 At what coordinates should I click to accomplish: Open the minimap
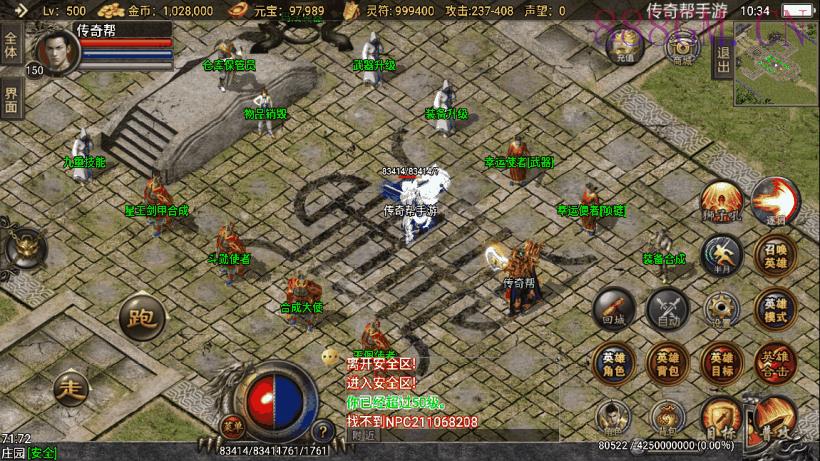click(x=776, y=63)
